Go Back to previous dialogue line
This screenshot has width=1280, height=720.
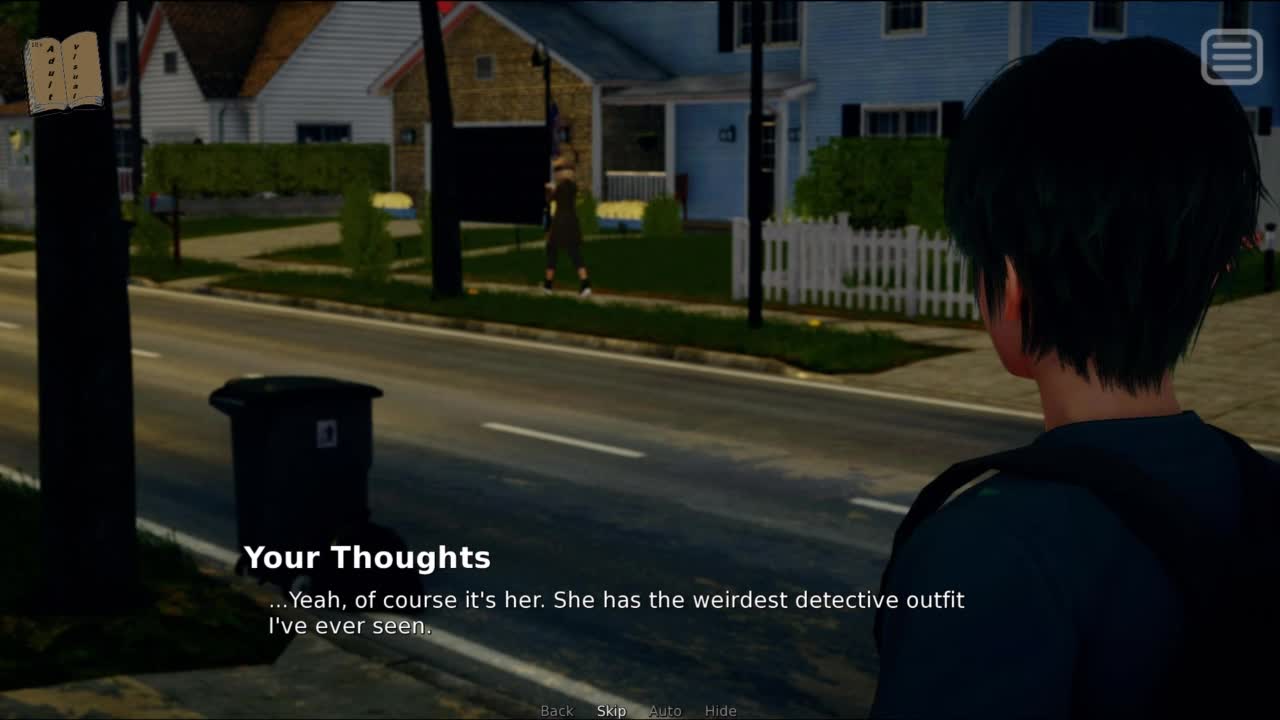click(x=557, y=711)
